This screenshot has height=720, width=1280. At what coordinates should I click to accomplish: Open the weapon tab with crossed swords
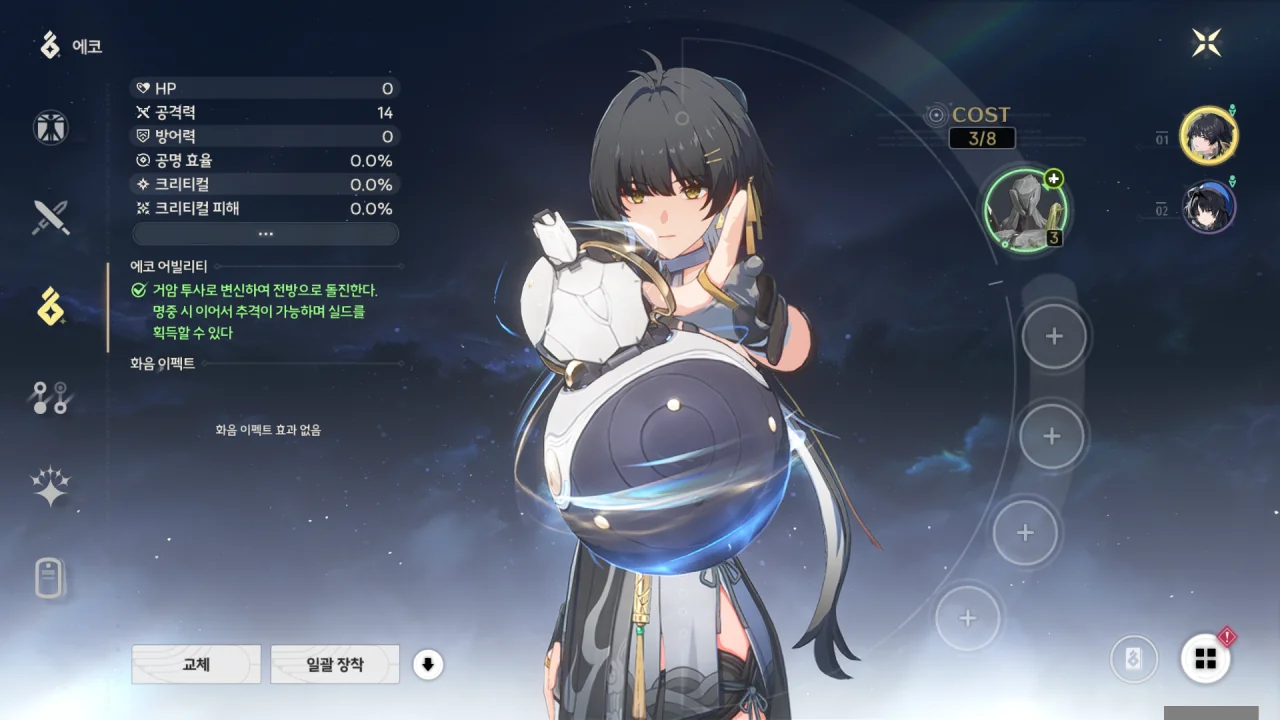(x=50, y=217)
